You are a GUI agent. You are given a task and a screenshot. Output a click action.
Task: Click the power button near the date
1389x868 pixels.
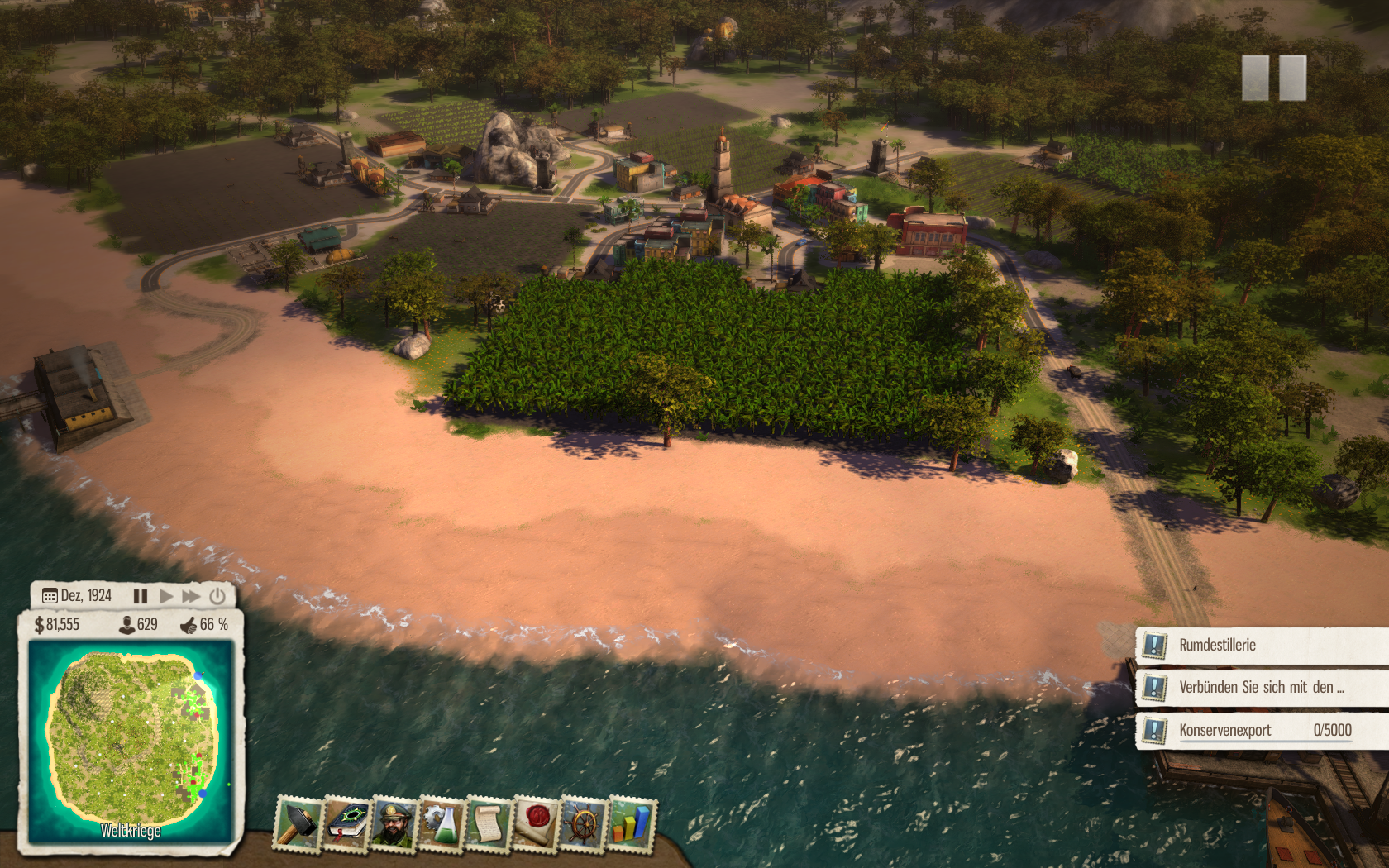click(217, 596)
